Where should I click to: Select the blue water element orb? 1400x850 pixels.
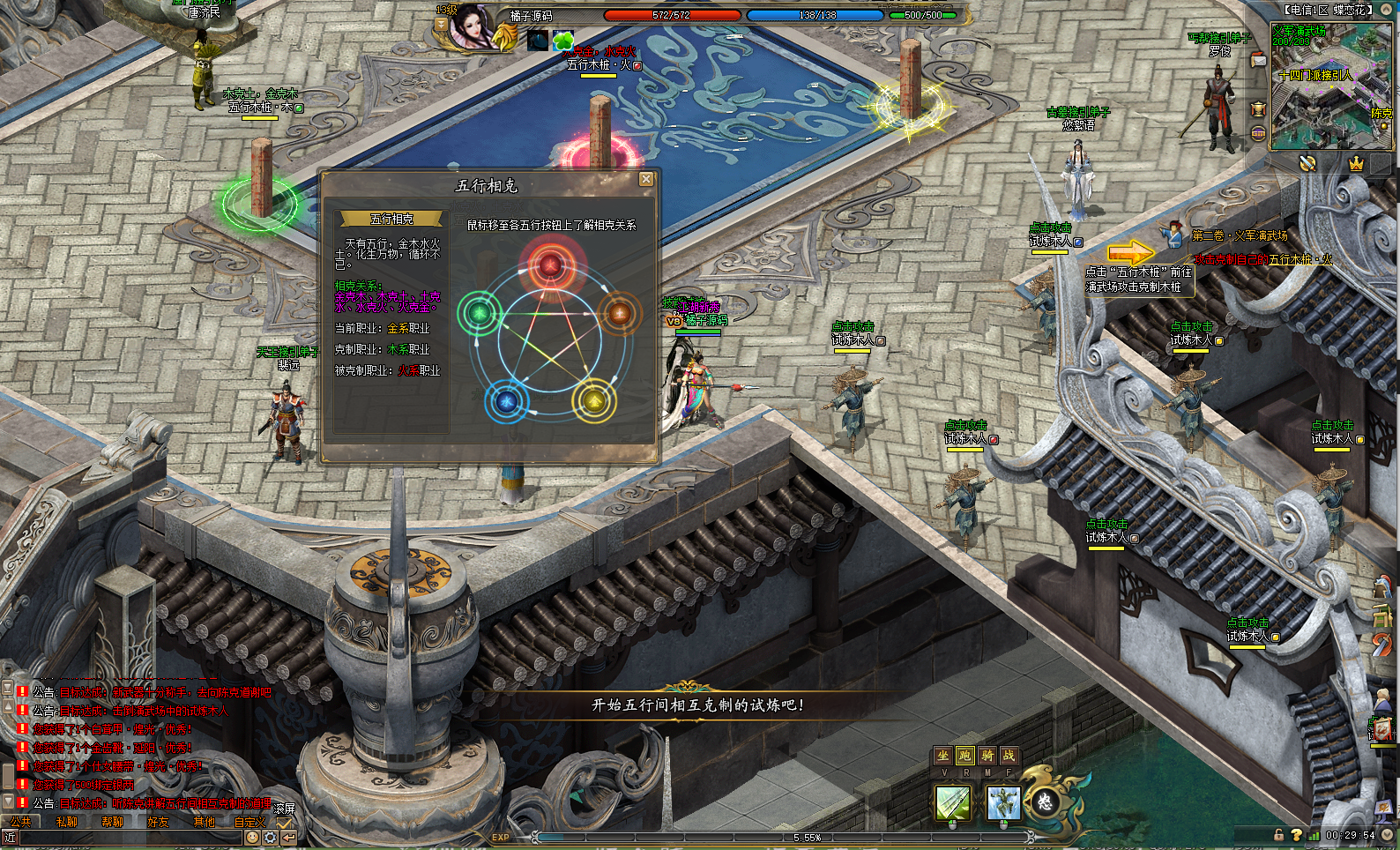(x=506, y=401)
